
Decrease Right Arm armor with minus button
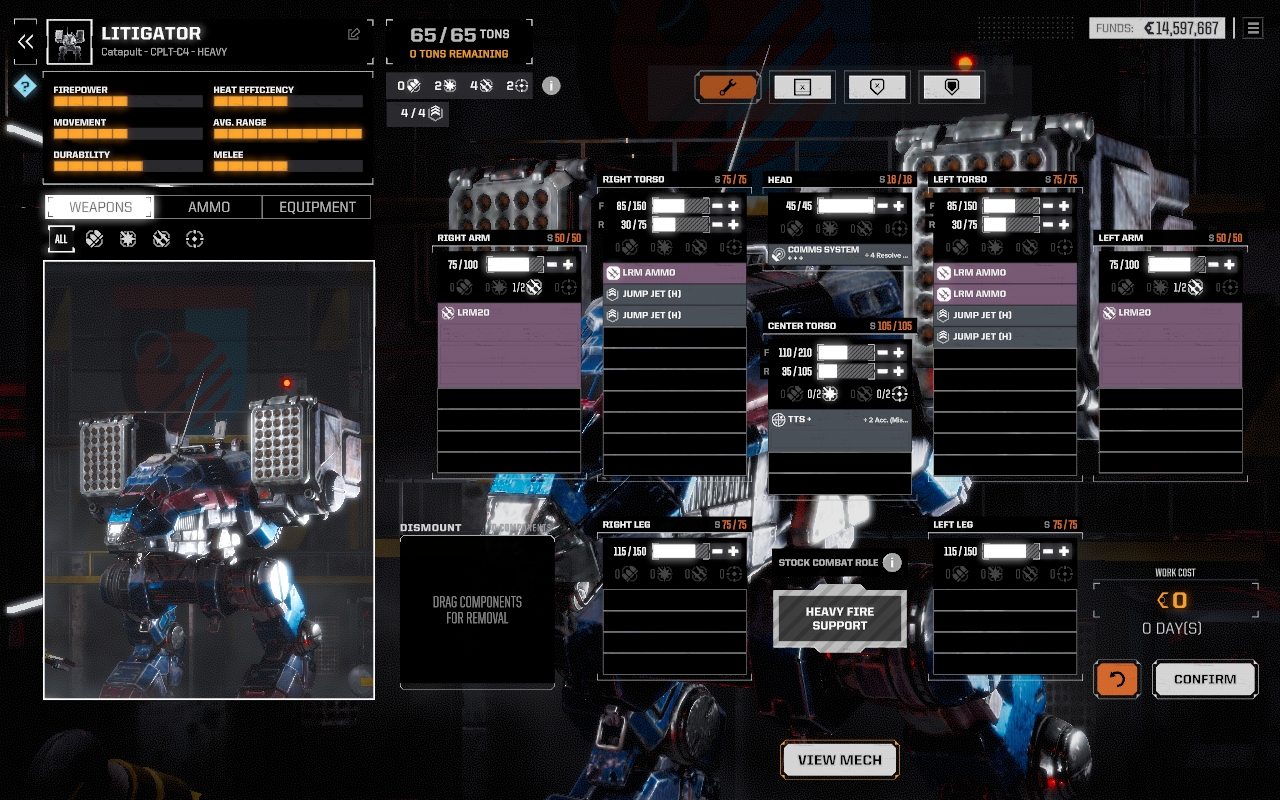[553, 264]
